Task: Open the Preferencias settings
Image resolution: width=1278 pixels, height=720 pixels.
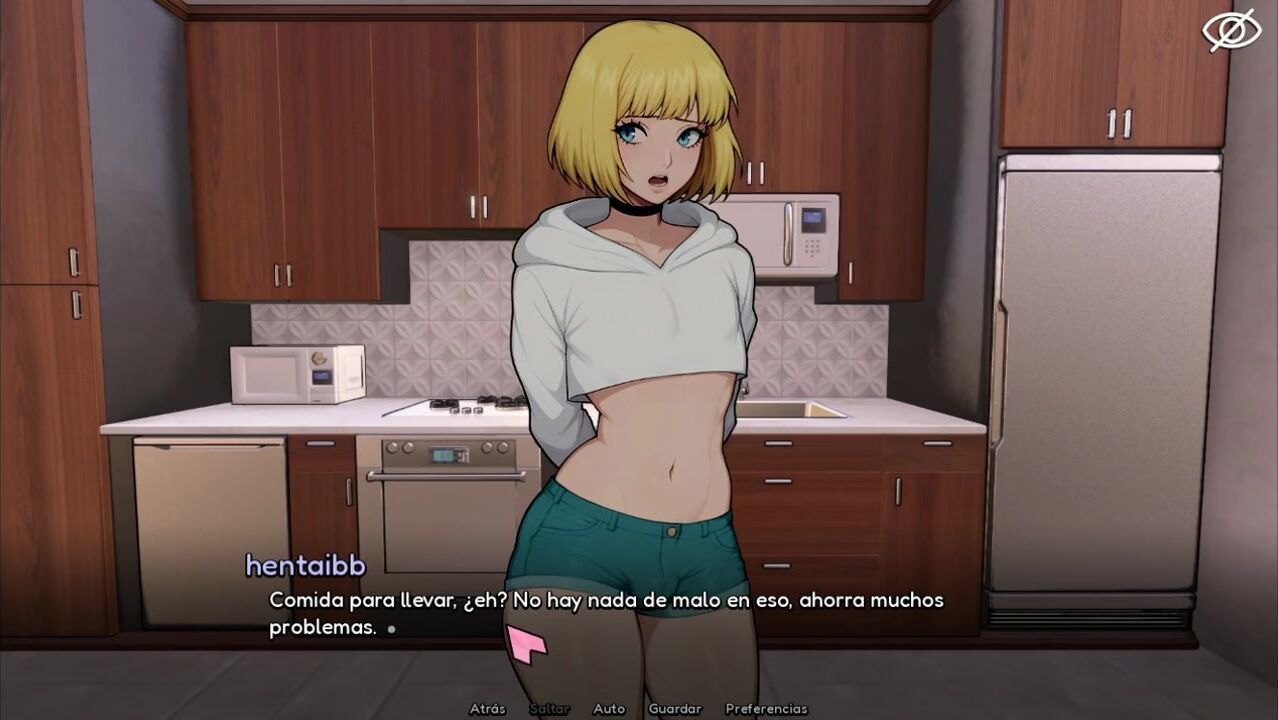Action: 766,709
